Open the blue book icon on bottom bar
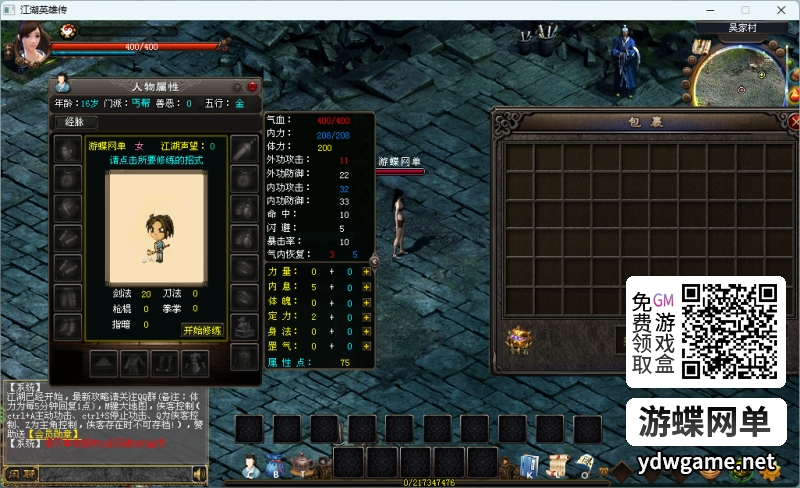This screenshot has height=488, width=800. (x=529, y=465)
